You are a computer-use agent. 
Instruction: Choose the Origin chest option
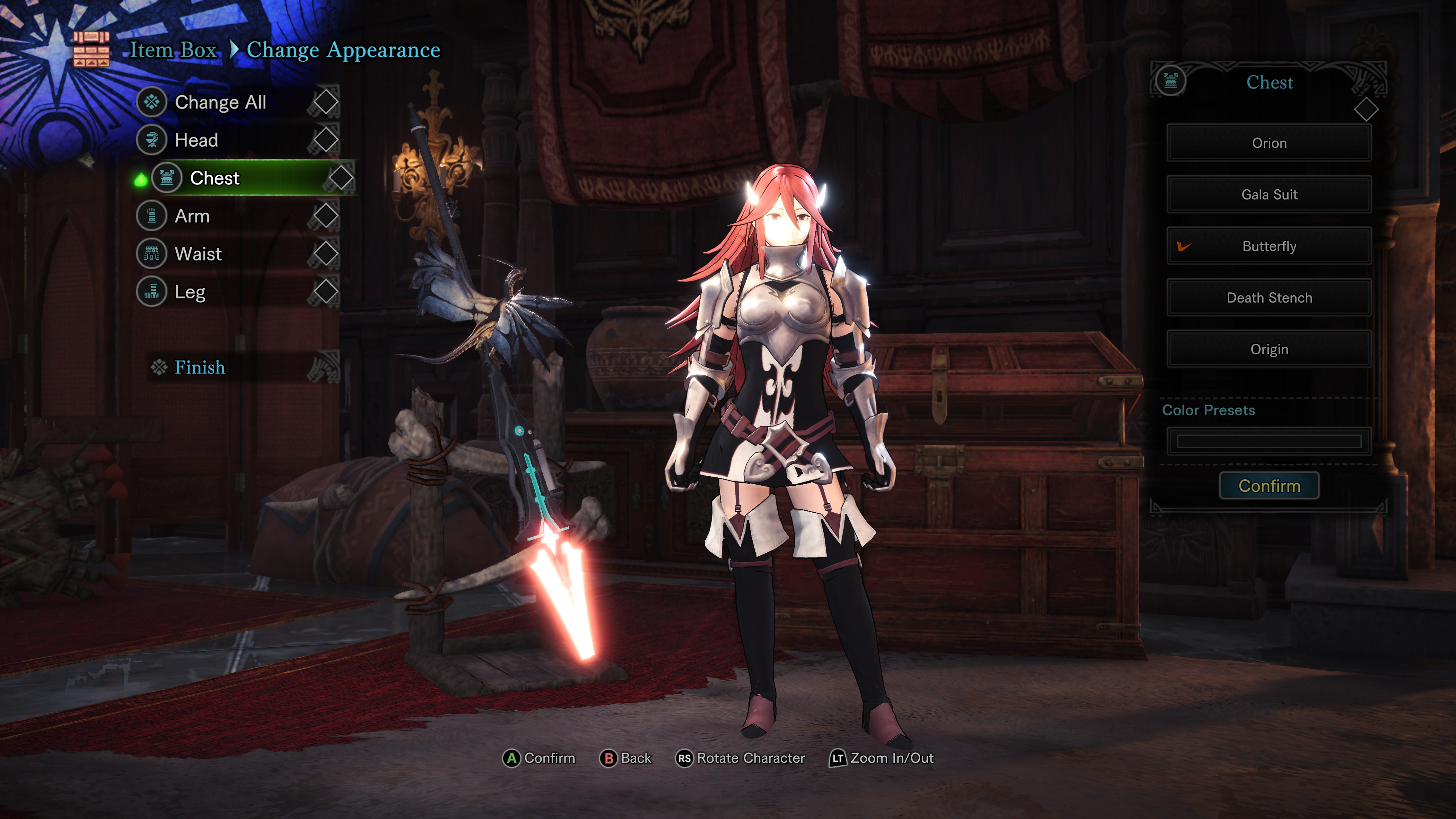pyautogui.click(x=1269, y=349)
